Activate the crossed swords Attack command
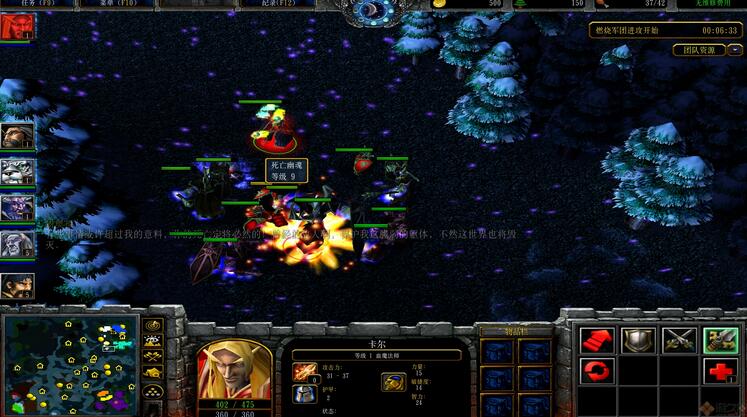The image size is (747, 417). pyautogui.click(x=679, y=340)
